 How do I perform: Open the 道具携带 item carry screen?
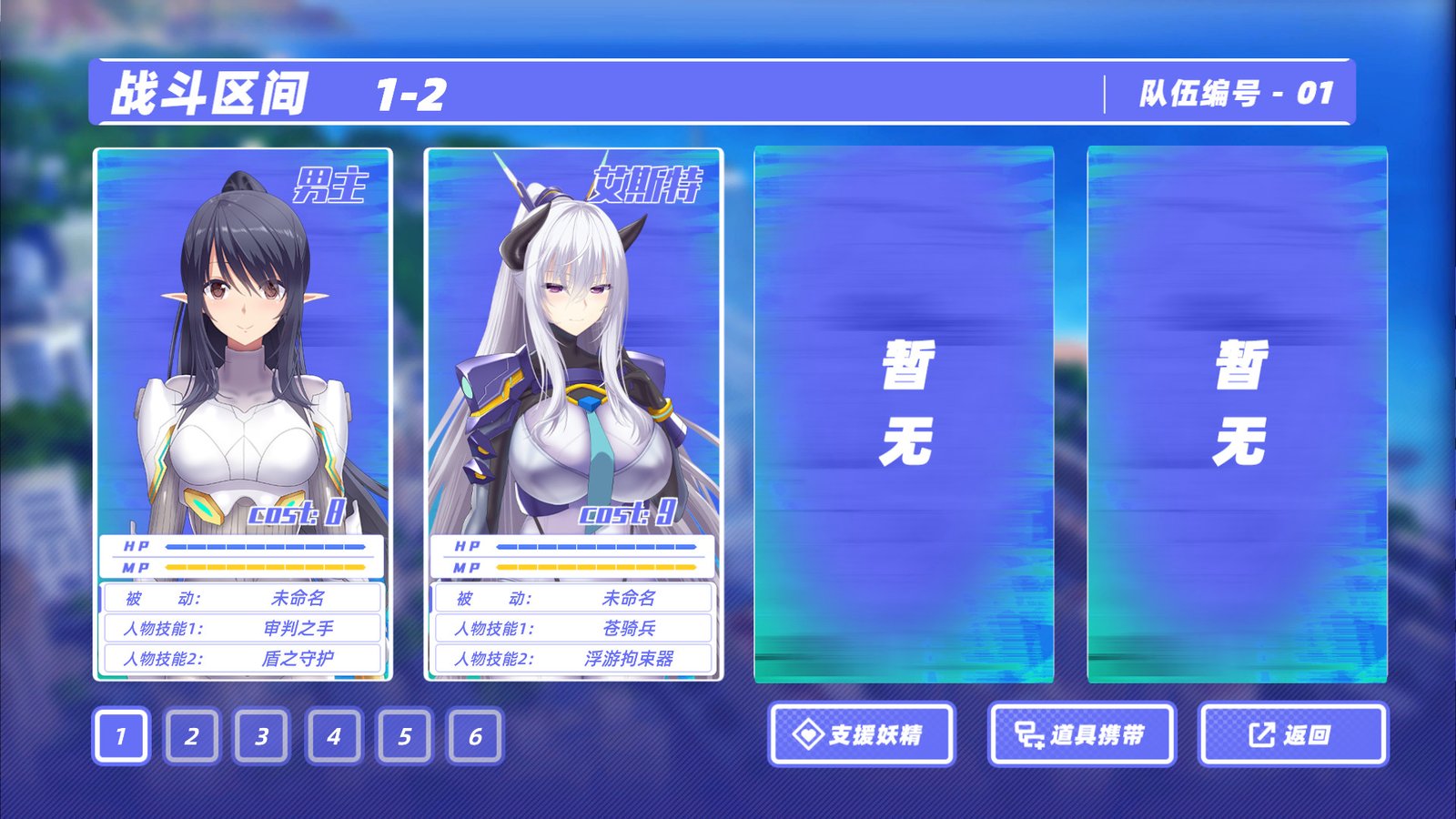pos(1083,735)
